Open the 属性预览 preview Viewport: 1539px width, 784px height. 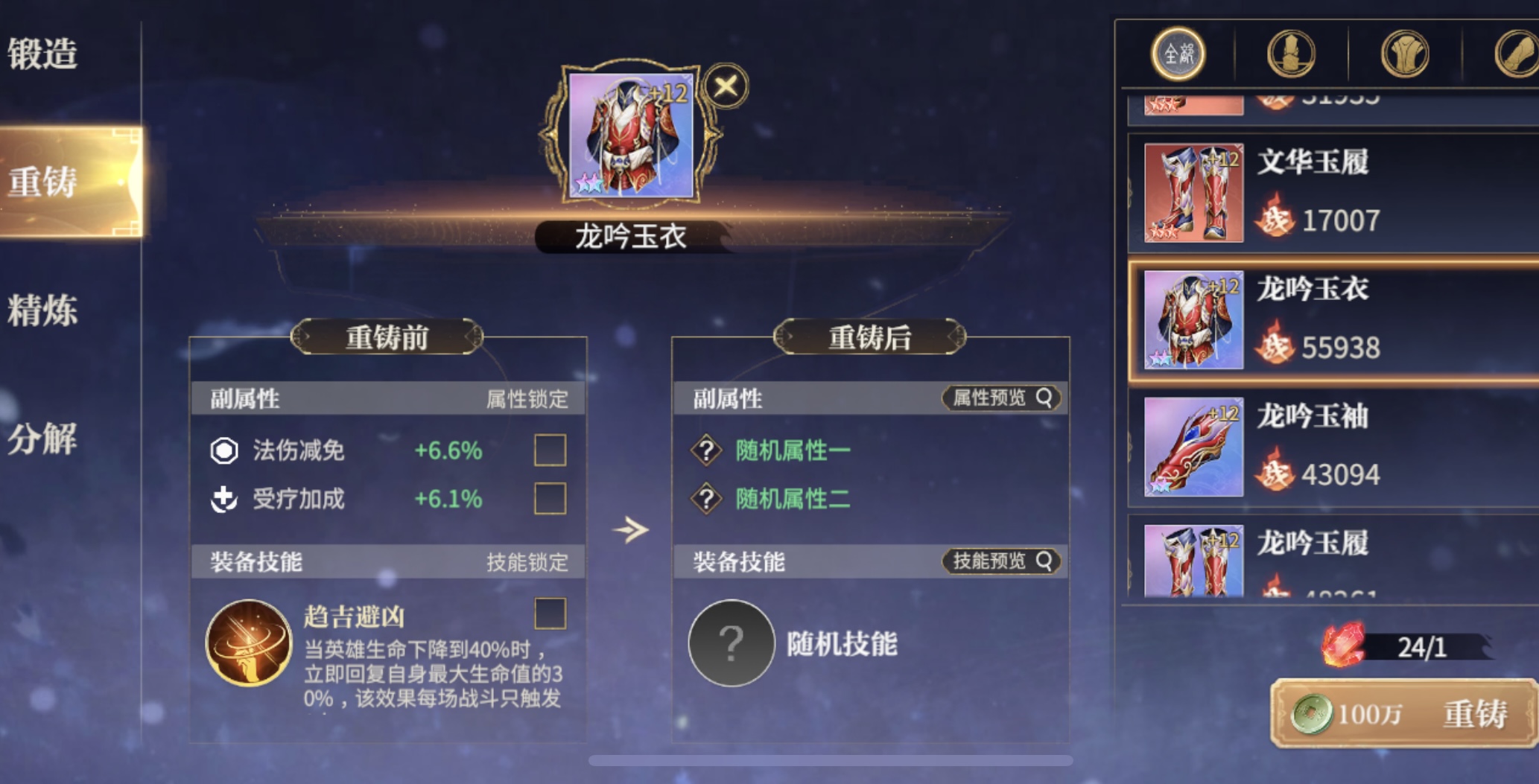click(x=1001, y=398)
